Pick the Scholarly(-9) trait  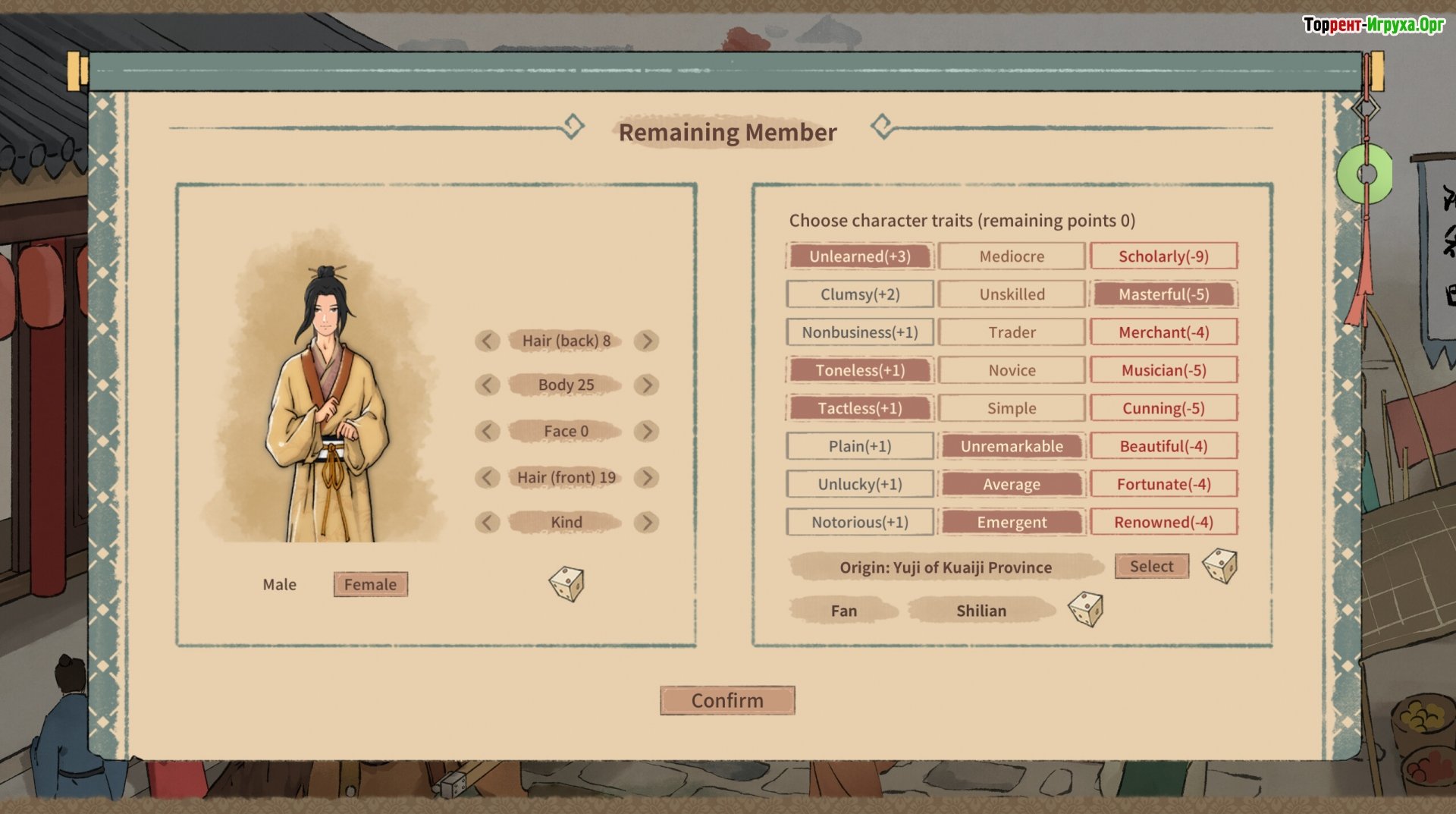tap(1163, 256)
